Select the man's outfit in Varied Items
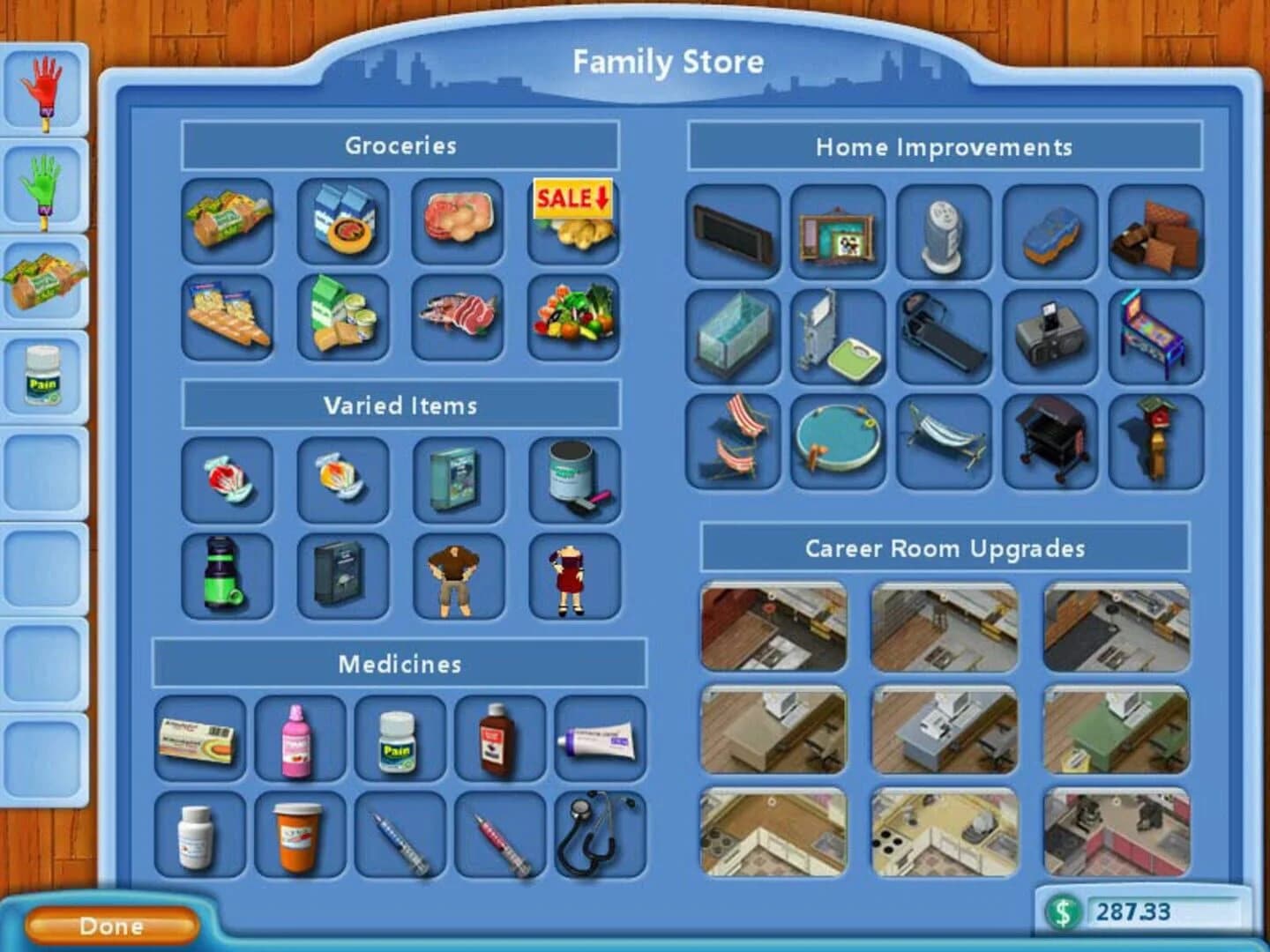Image resolution: width=1270 pixels, height=952 pixels. (459, 577)
